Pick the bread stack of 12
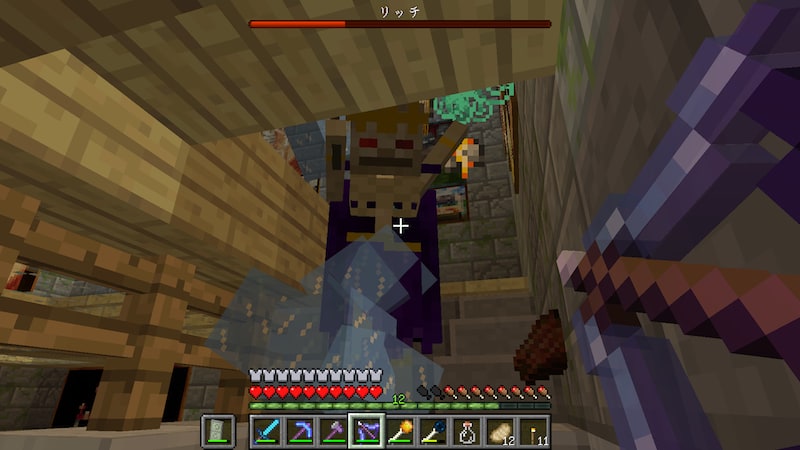This screenshot has height=450, width=800. [x=500, y=431]
